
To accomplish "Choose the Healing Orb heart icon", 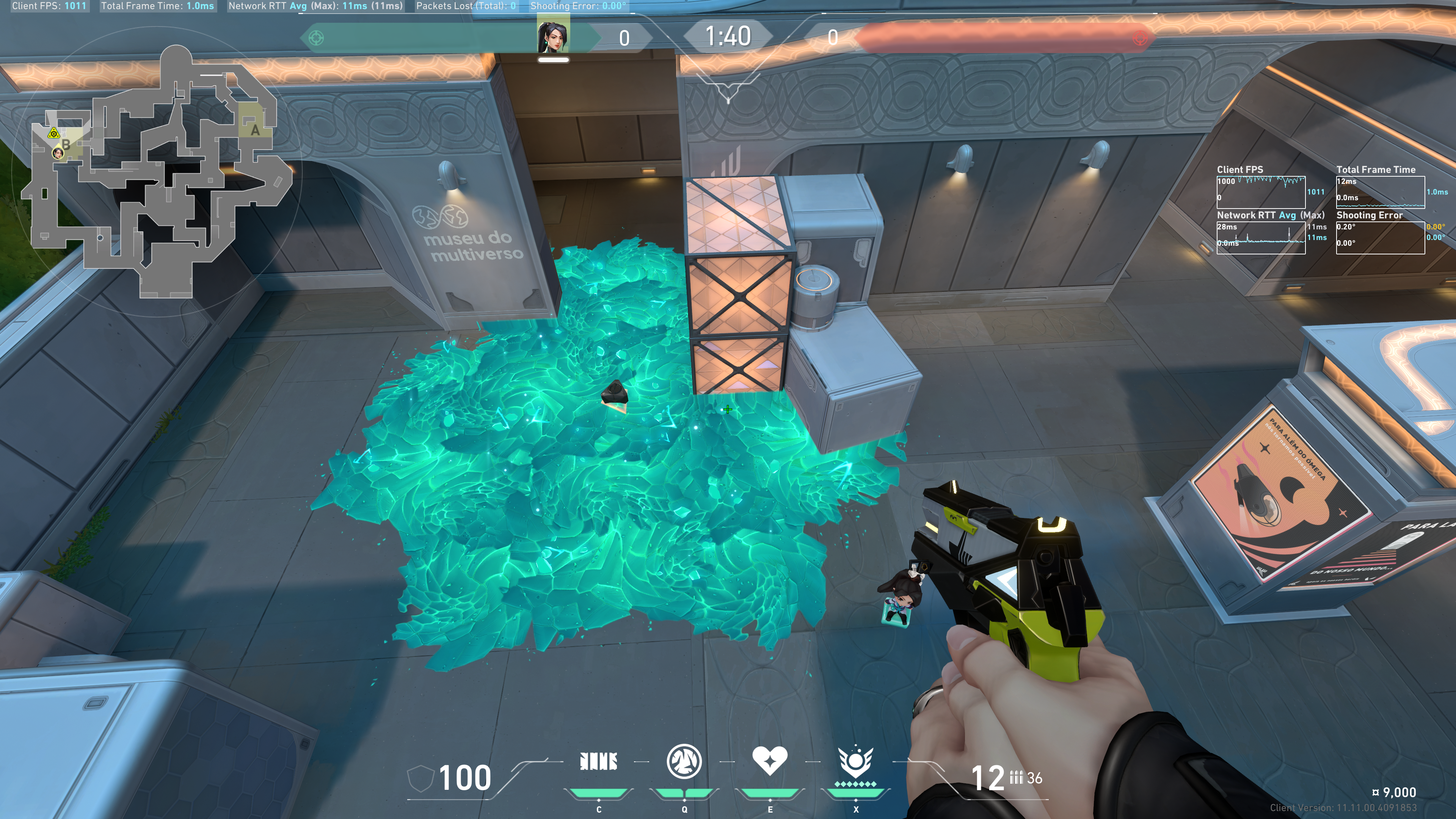I will [x=769, y=761].
